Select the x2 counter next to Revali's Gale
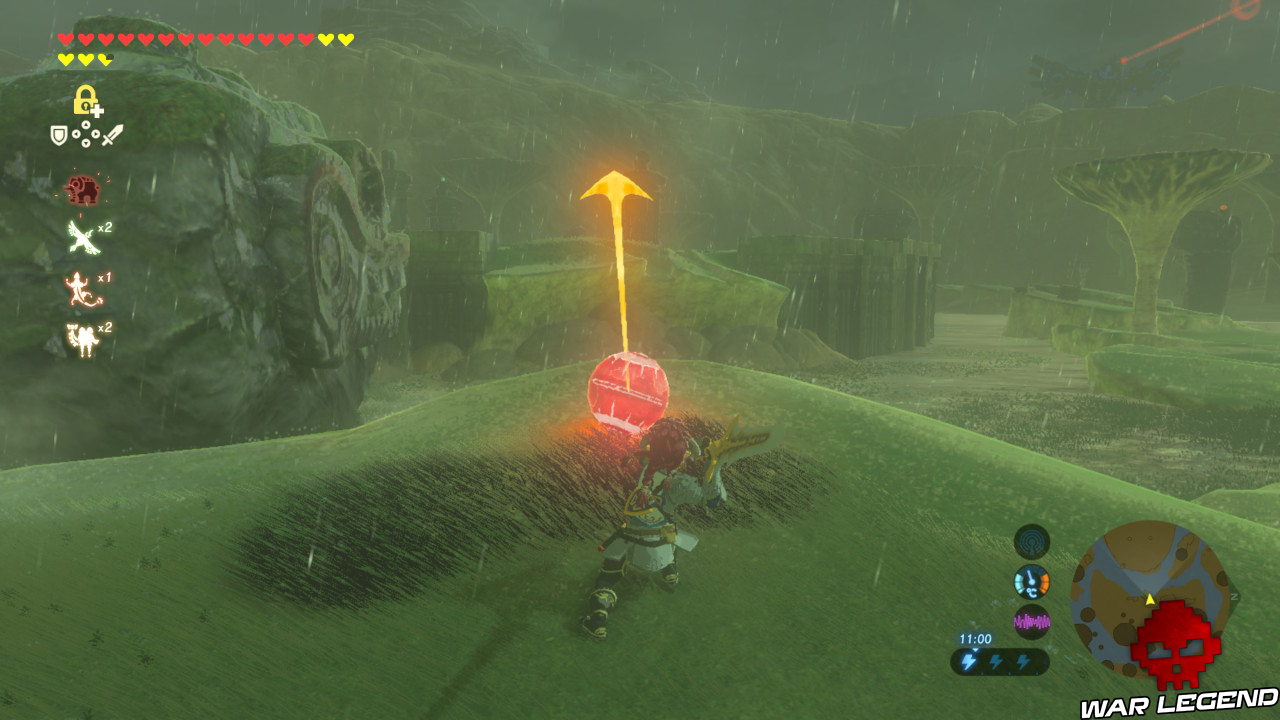 coord(105,227)
